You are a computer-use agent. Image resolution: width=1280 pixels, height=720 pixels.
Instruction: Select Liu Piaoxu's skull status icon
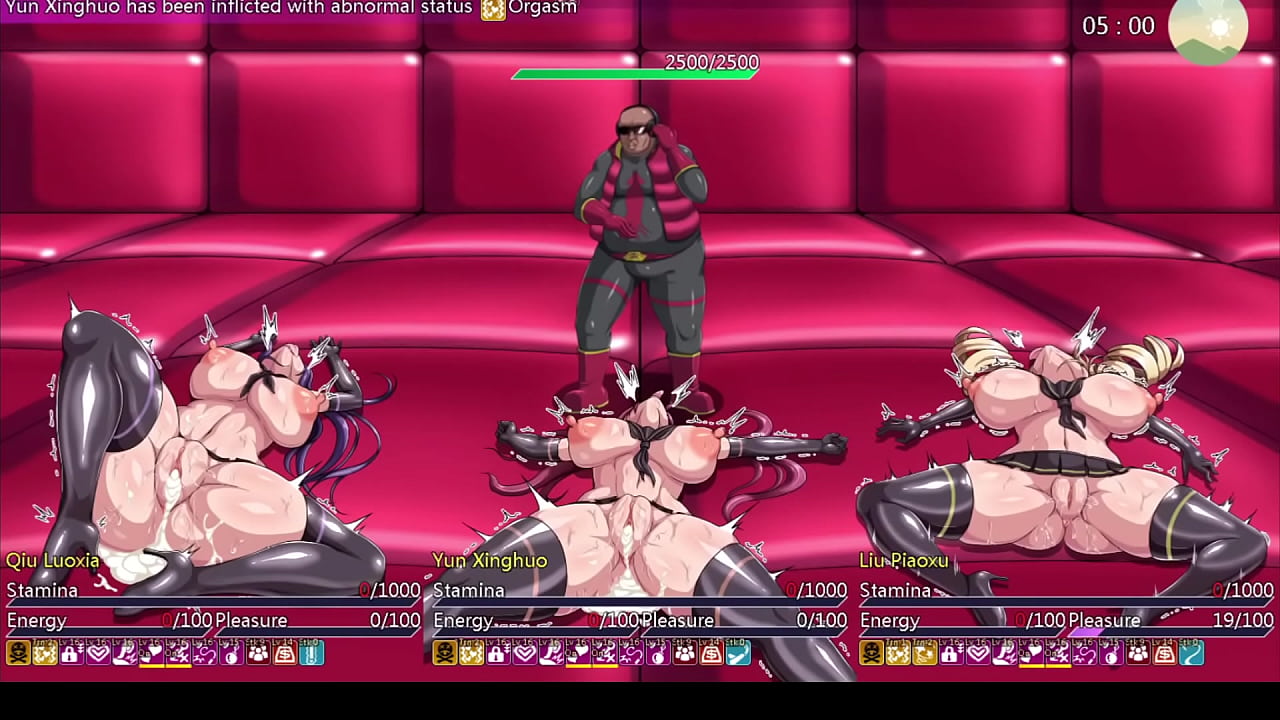[x=871, y=653]
